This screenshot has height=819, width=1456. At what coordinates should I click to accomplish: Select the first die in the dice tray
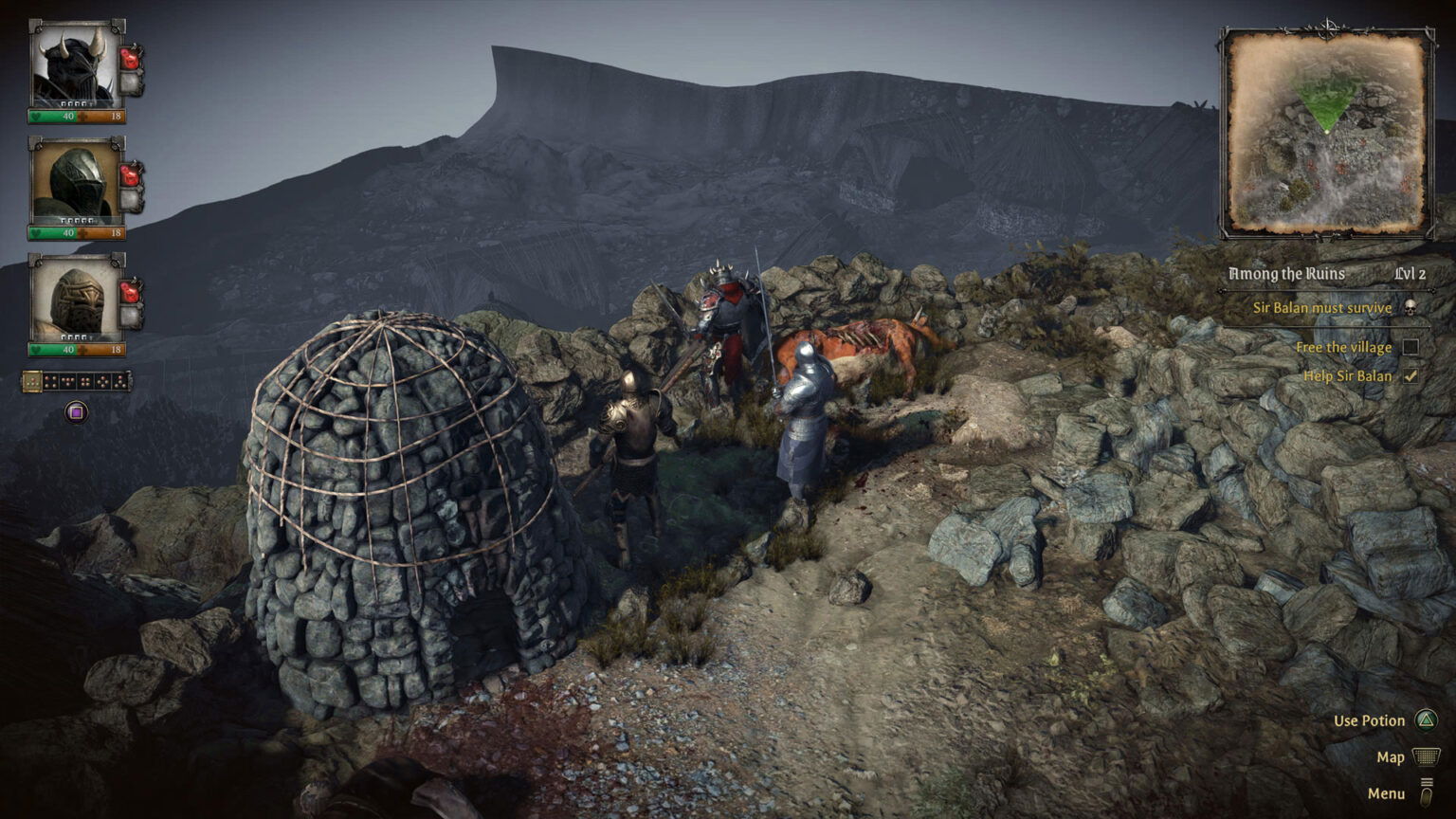click(x=32, y=382)
